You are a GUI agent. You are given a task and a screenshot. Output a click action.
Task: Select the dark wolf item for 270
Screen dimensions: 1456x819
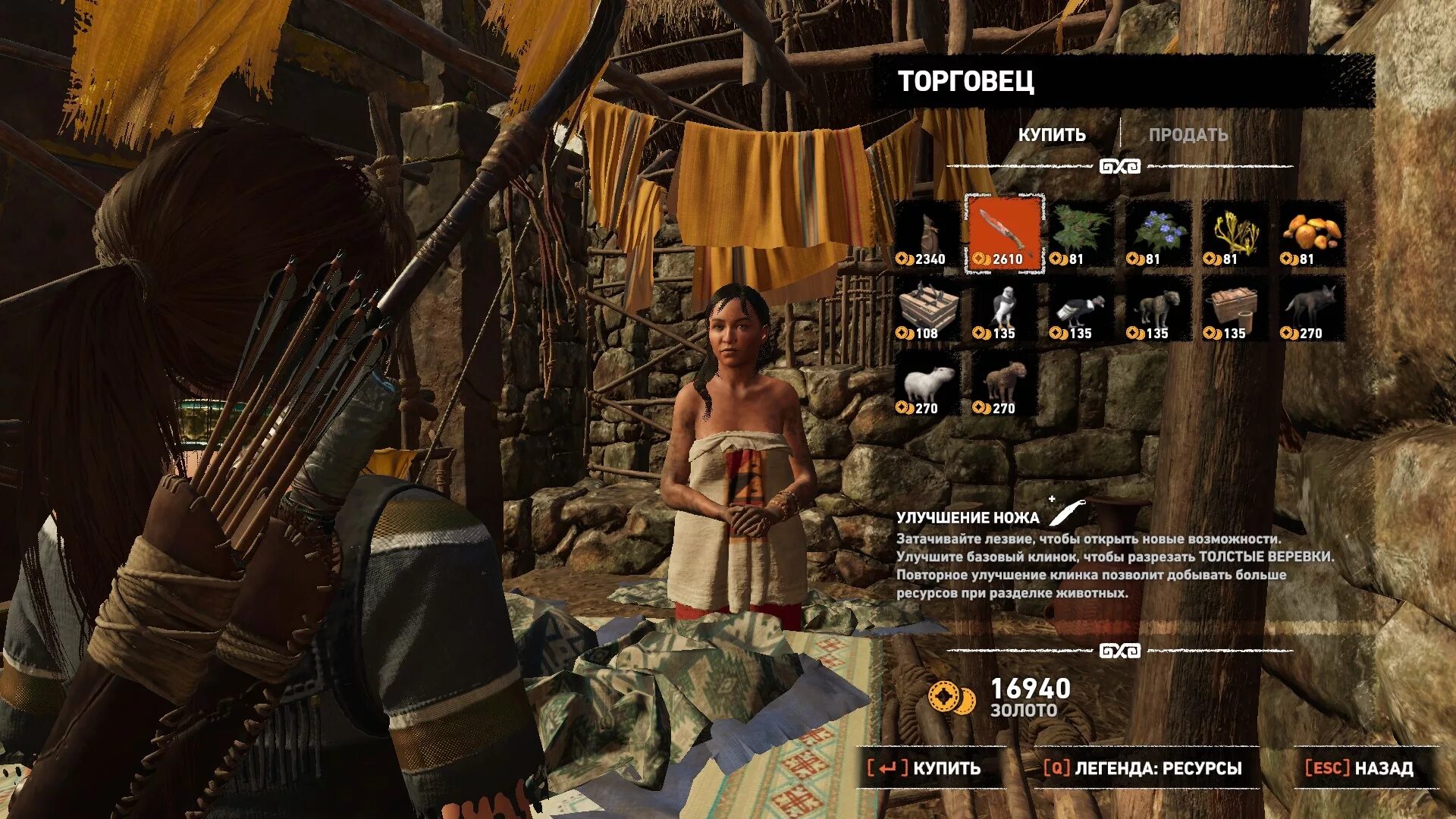click(1312, 309)
